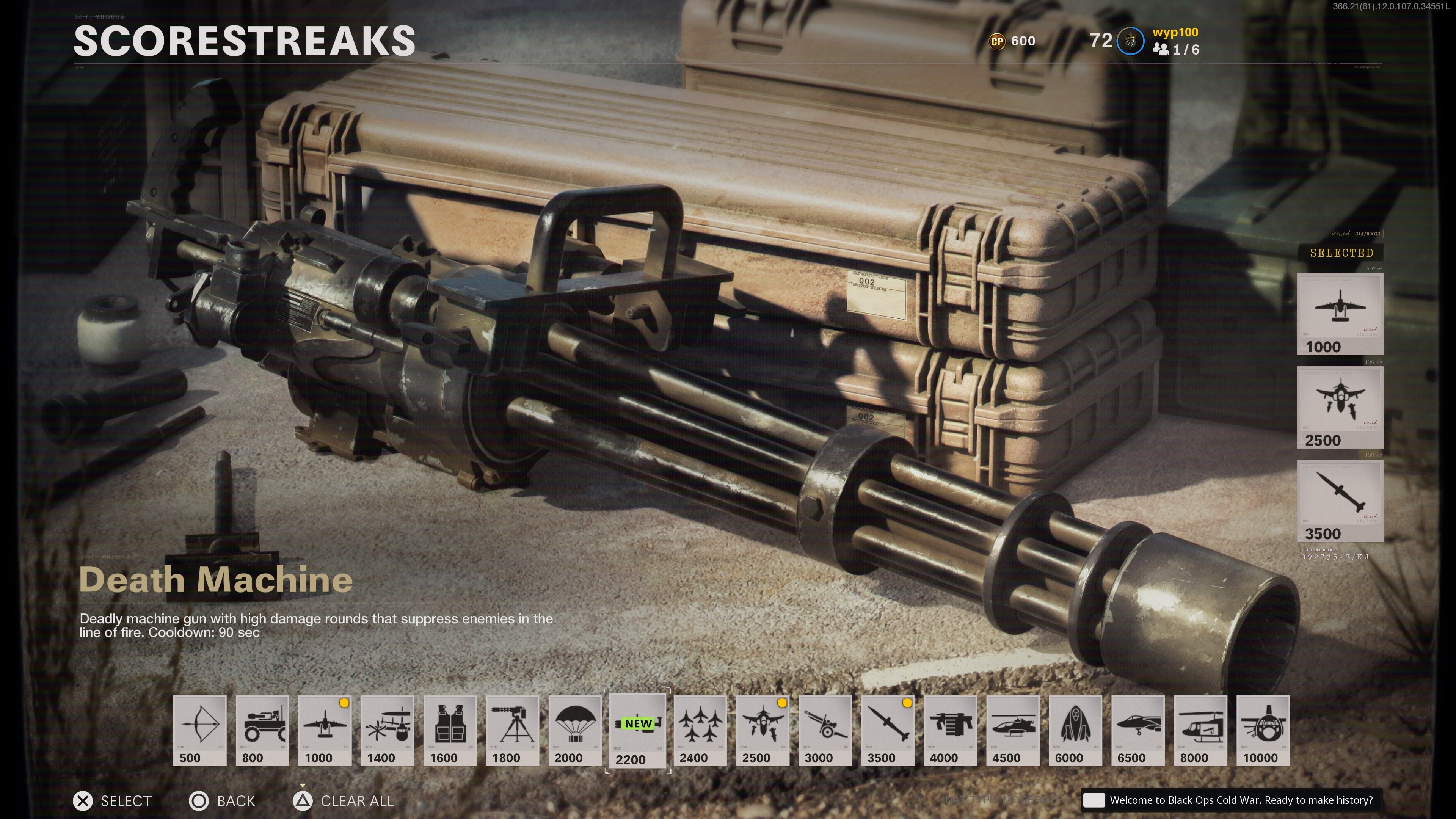This screenshot has width=1456, height=819.
Task: Choose the 10000 Gunship scorestreak card
Action: 1263,730
